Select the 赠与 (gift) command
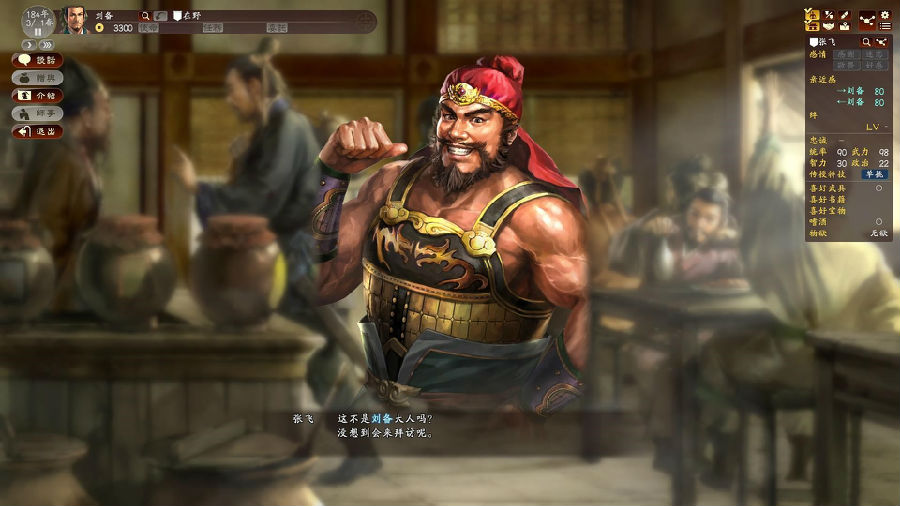The width and height of the screenshot is (900, 506). click(x=38, y=78)
